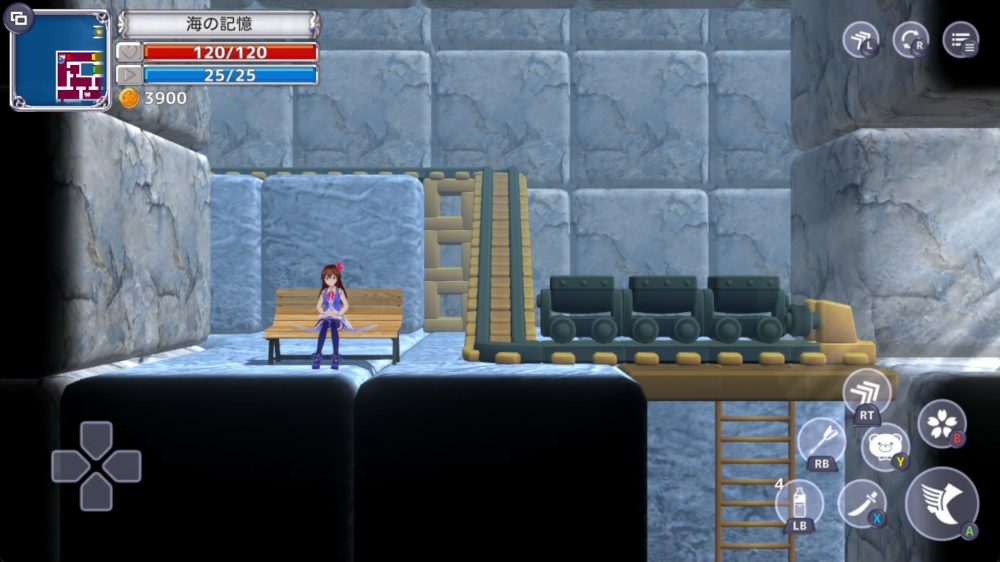Image resolution: width=1000 pixels, height=562 pixels.
Task: Use the water bottle item
Action: point(800,503)
